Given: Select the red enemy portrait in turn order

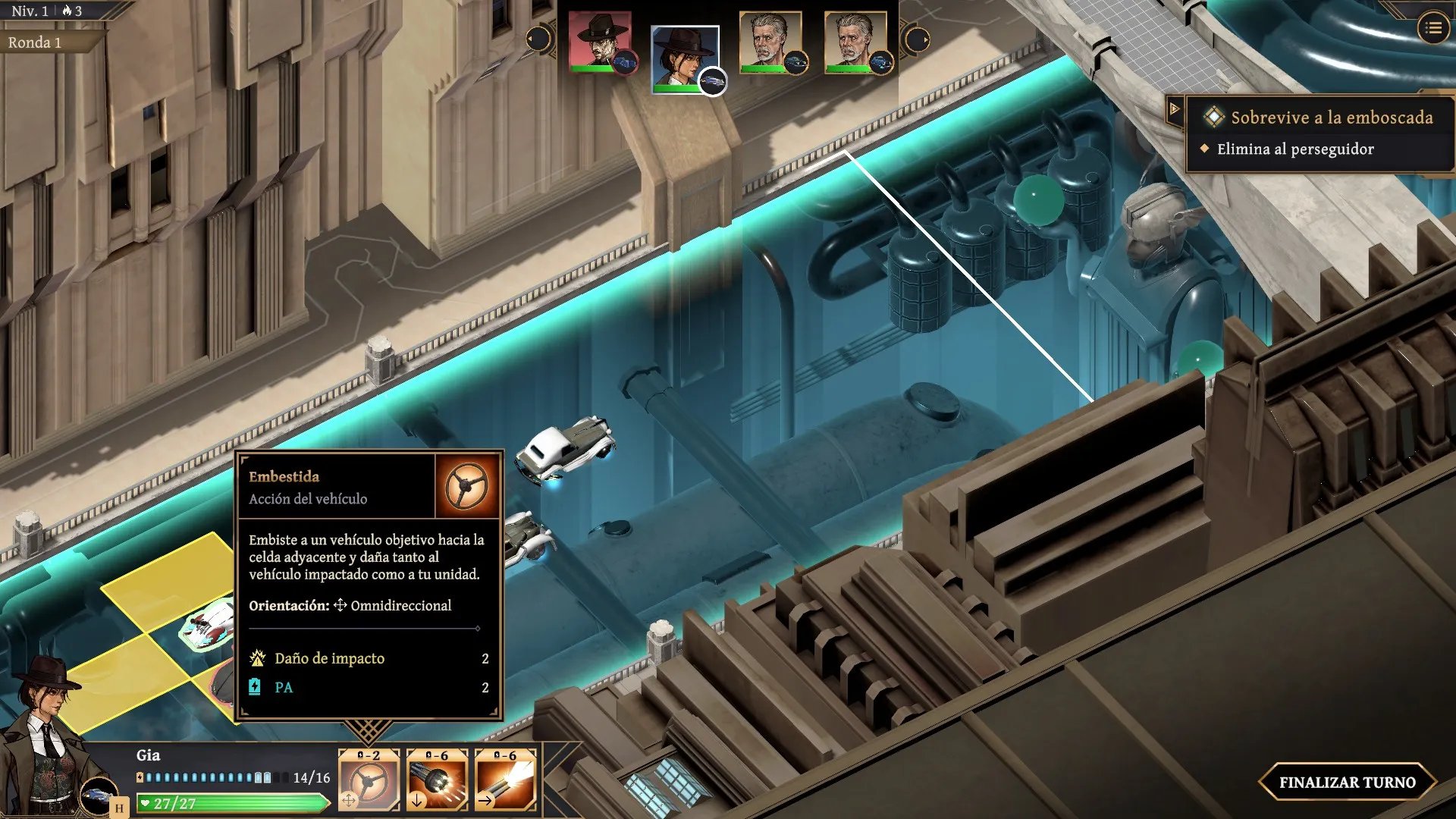Looking at the screenshot, I should (600, 42).
